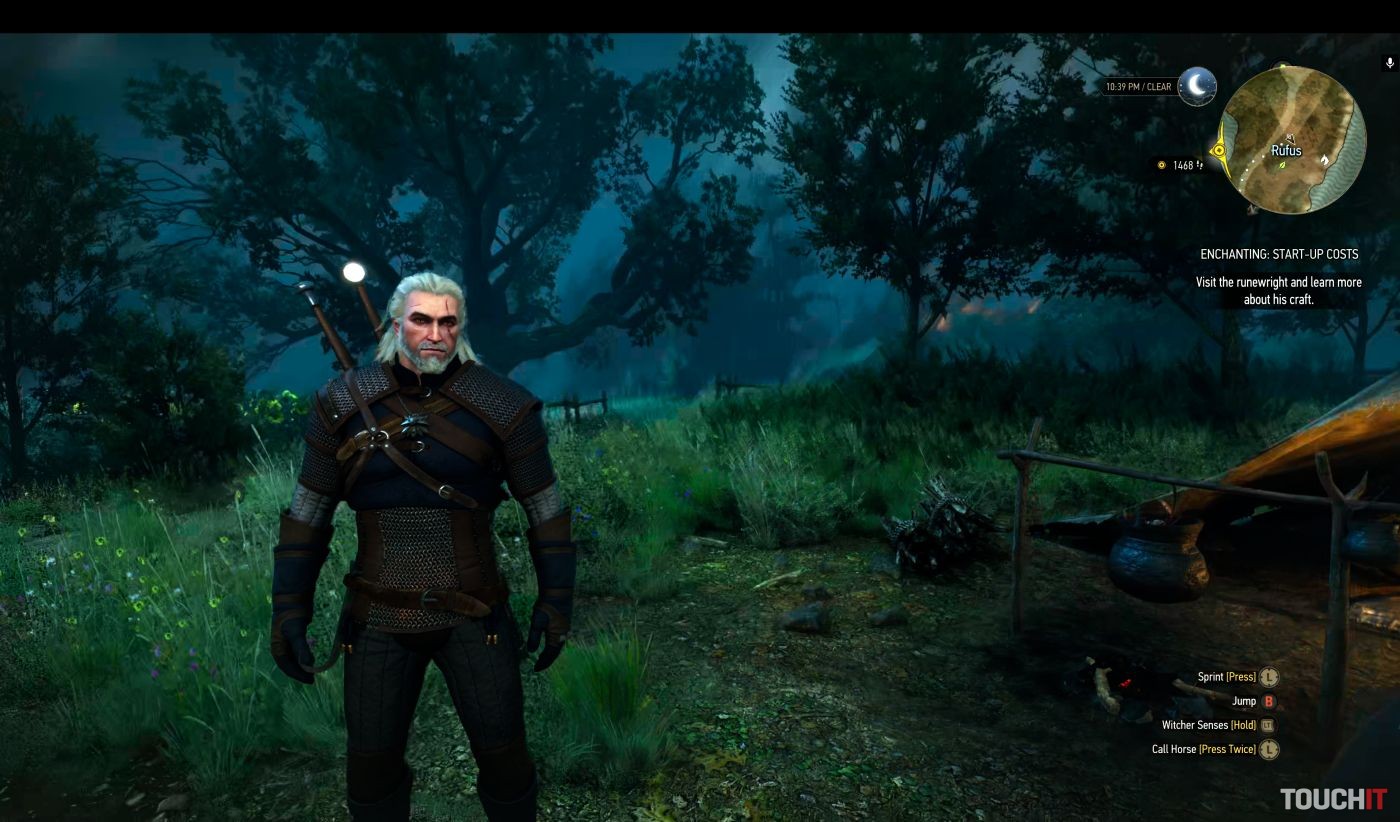Toggle the microphone icon in the corner
Screen dimensions: 1400x822
(x=1389, y=63)
